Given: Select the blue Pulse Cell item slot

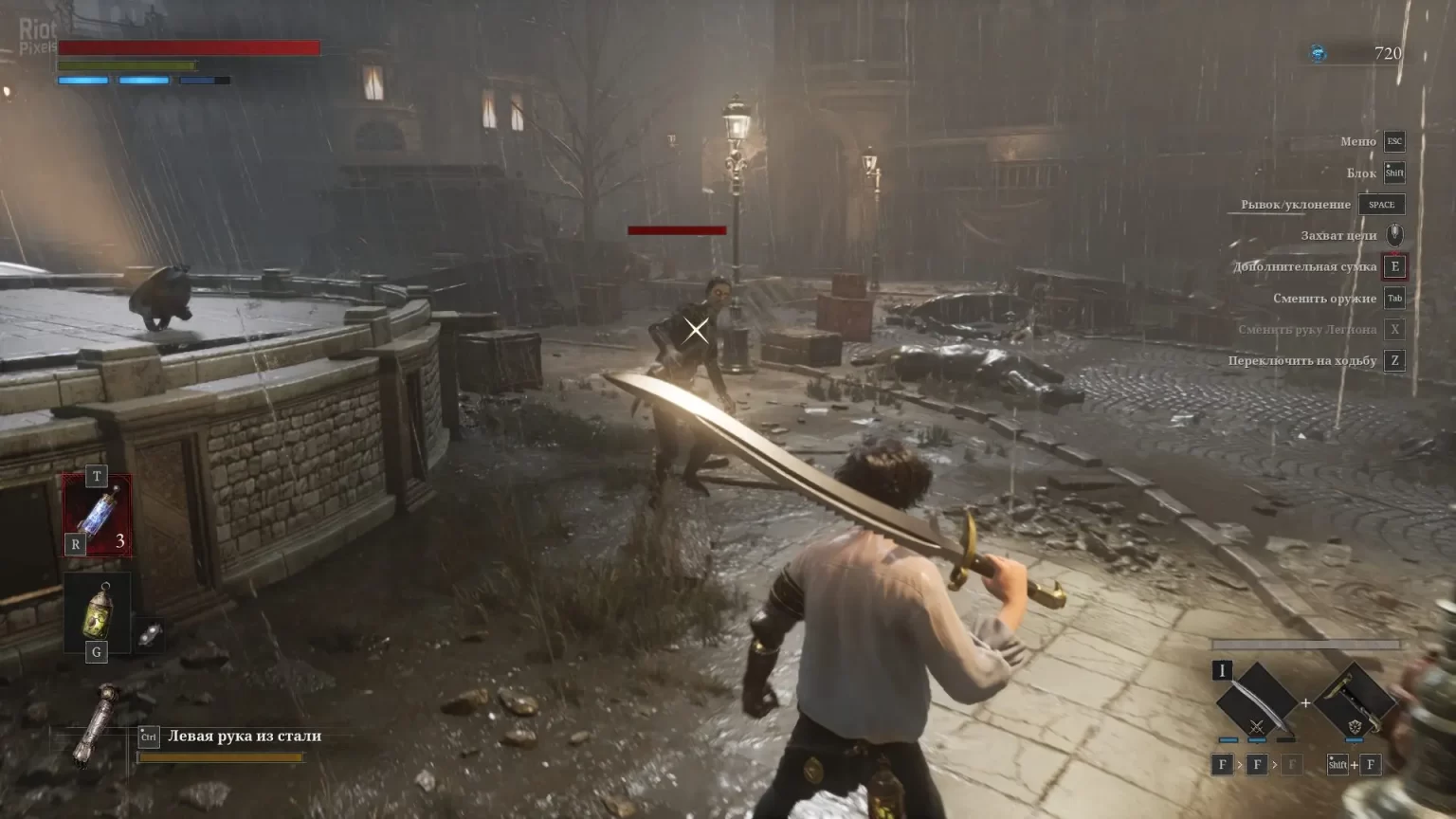Looking at the screenshot, I should tap(97, 514).
